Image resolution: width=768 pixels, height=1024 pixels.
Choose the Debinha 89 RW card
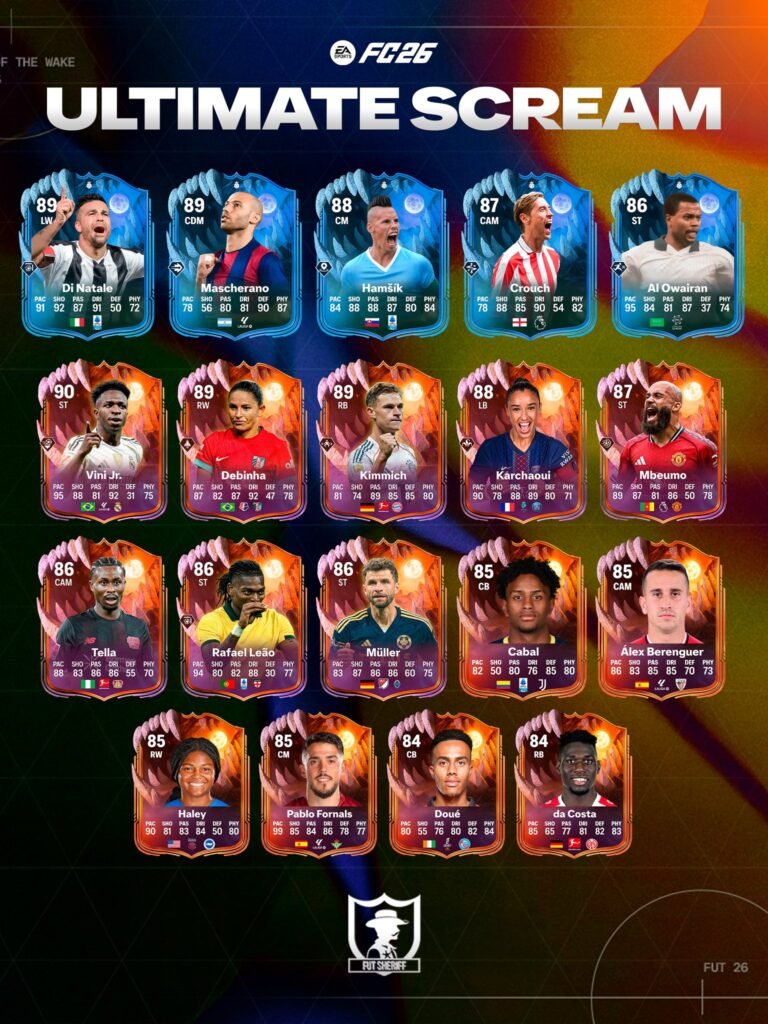[x=243, y=442]
